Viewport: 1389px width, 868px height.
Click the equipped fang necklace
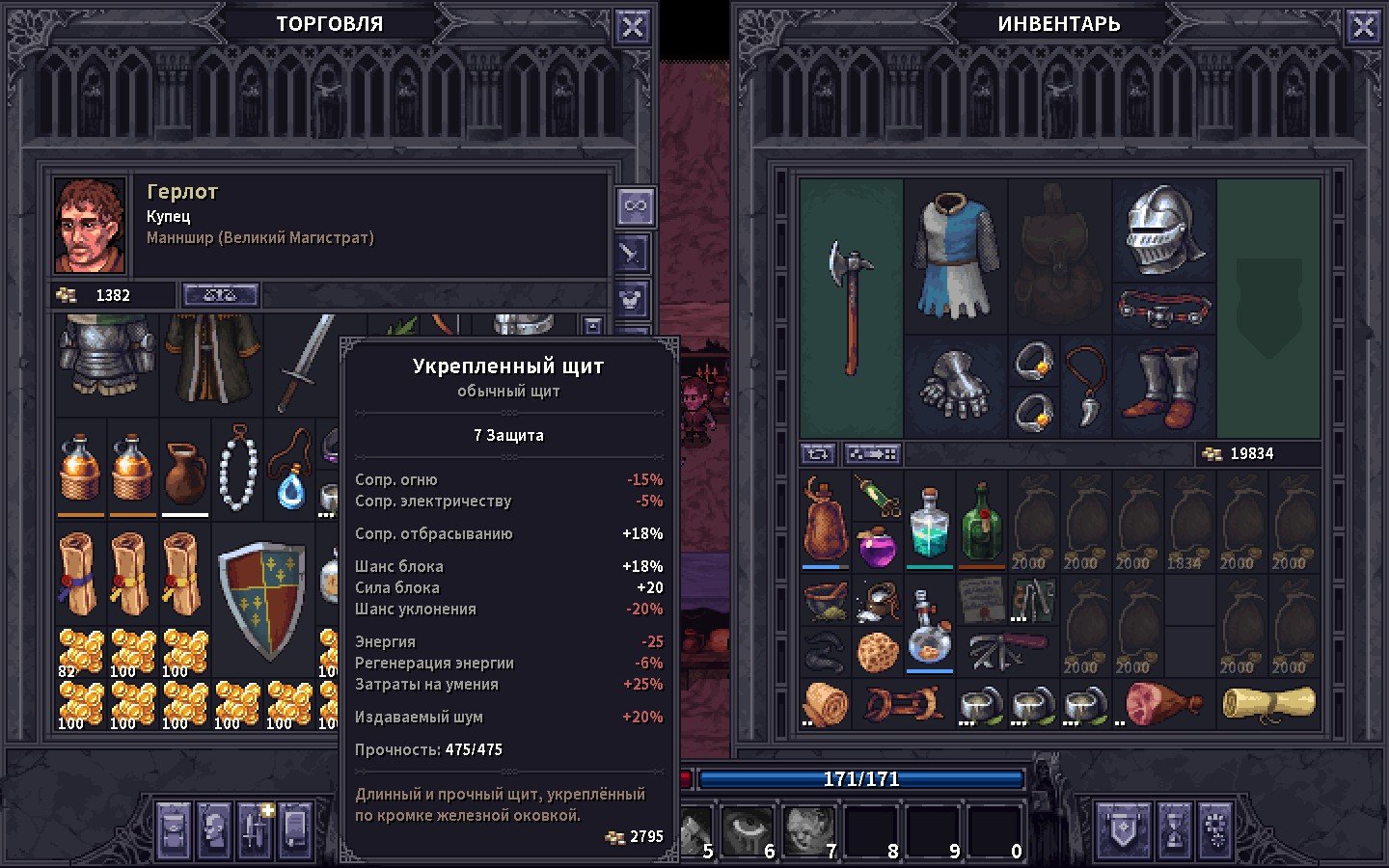[x=1086, y=386]
